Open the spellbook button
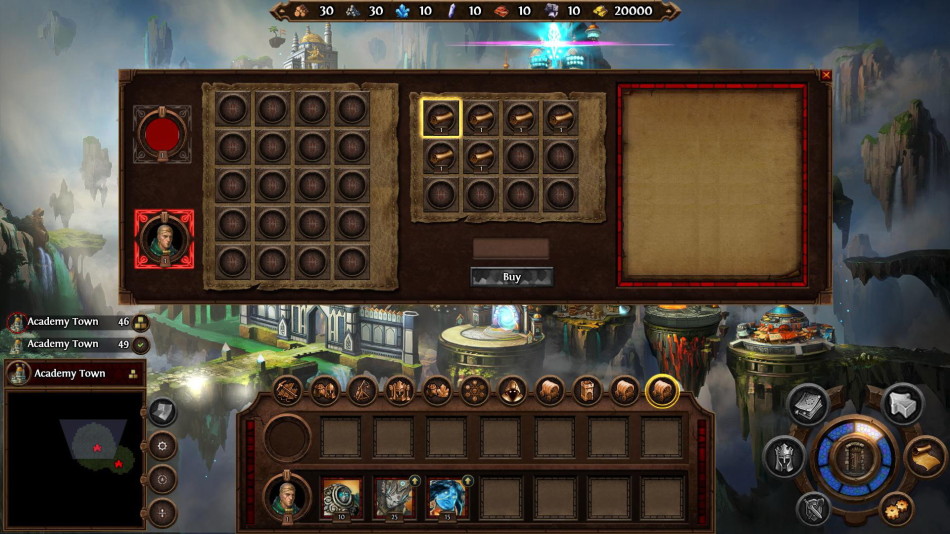The height and width of the screenshot is (534, 950). pos(808,404)
